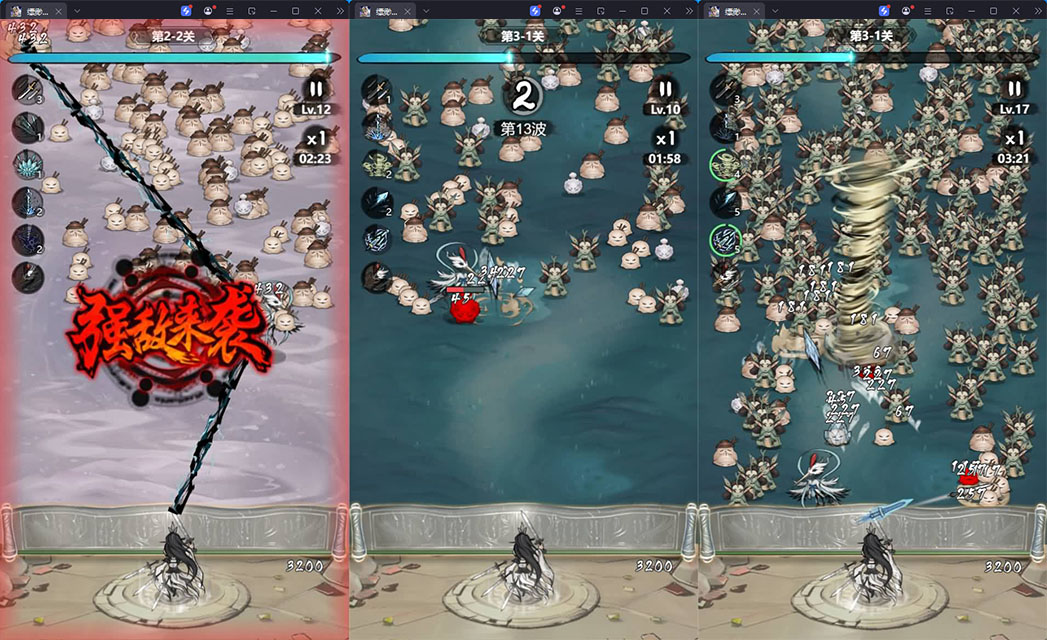Viewport: 1047px width, 640px height.
Task: Close the window running the Lv.17 game
Action: pyautogui.click(x=1032, y=10)
